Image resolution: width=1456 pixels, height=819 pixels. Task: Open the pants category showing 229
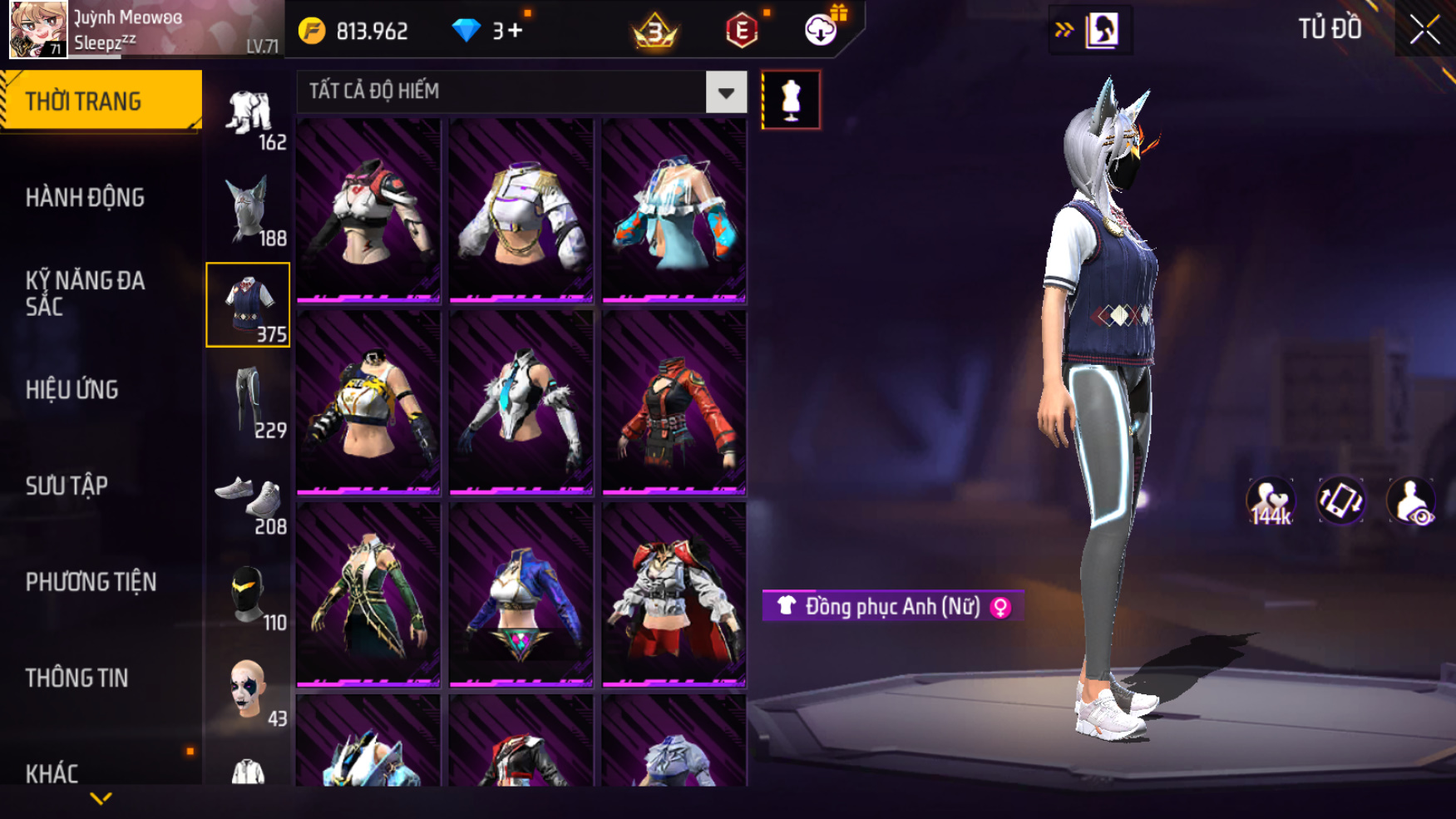(x=249, y=402)
